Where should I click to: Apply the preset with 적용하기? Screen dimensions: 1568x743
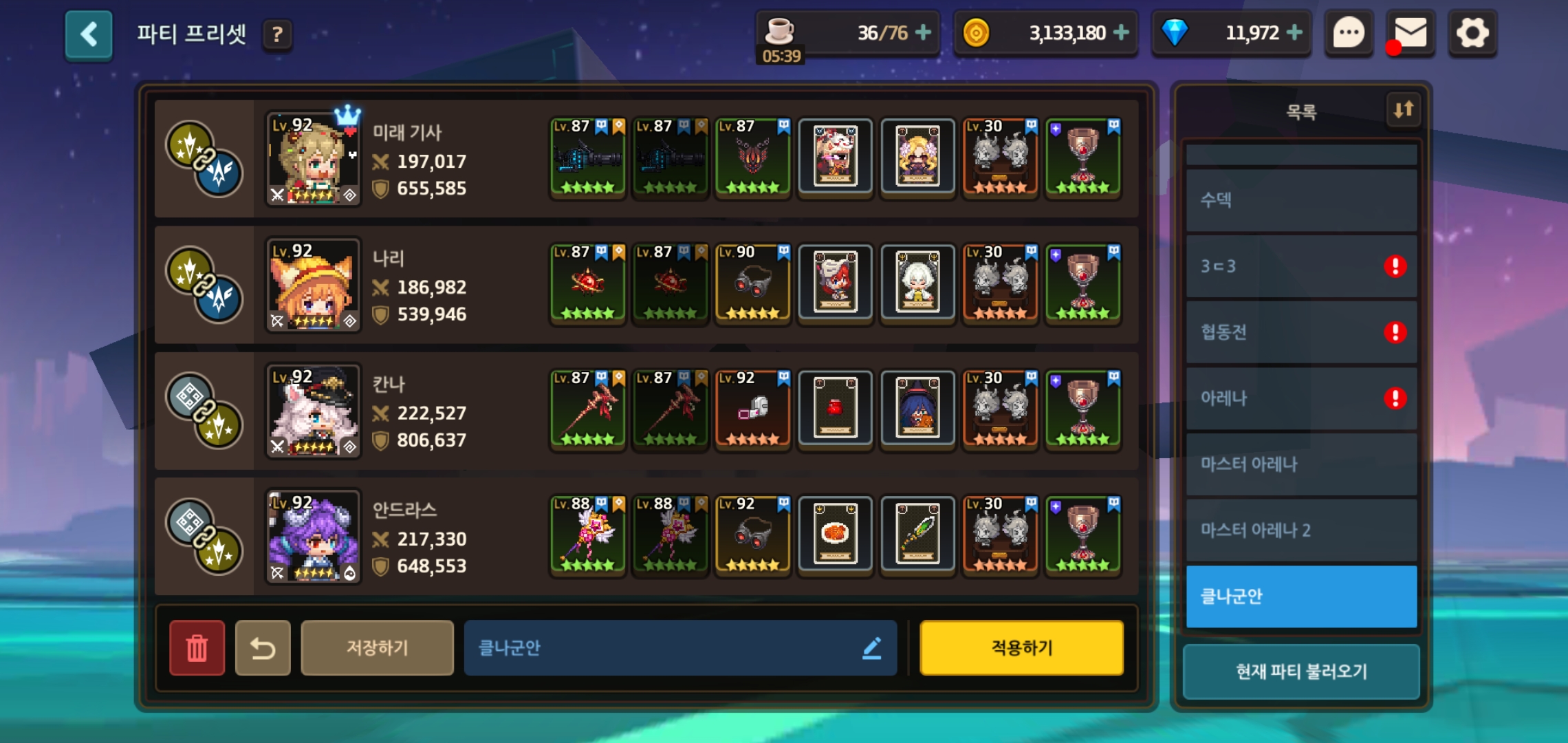click(1021, 647)
